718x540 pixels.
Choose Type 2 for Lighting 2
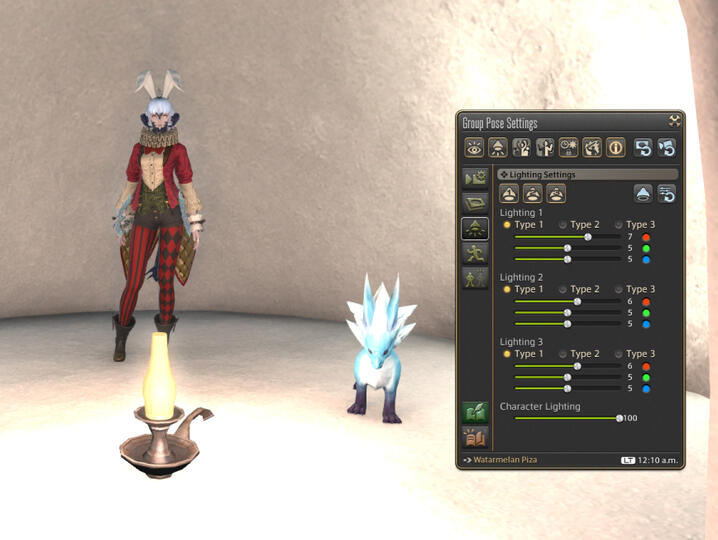point(562,289)
